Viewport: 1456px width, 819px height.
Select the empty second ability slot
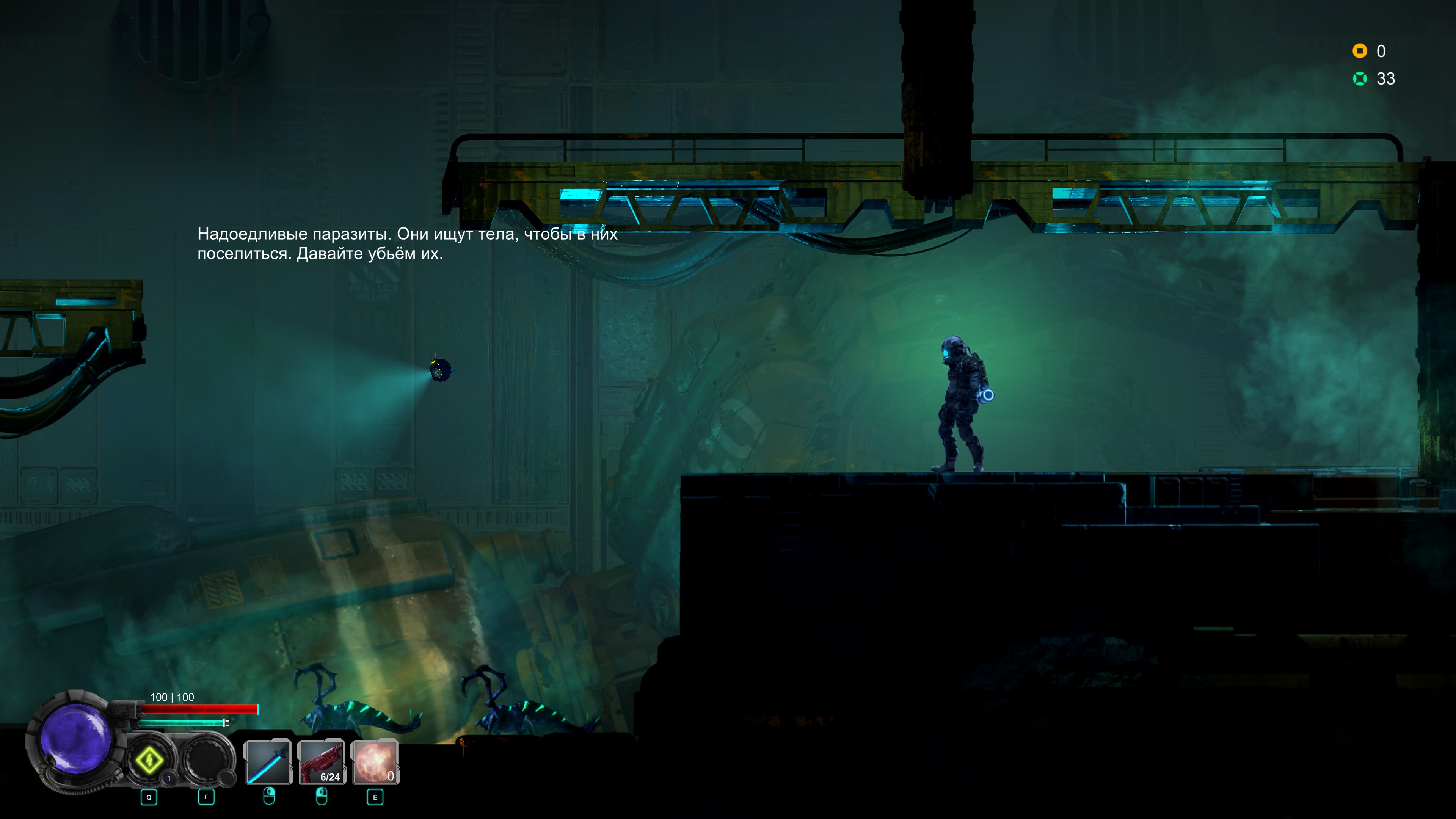pos(206,760)
